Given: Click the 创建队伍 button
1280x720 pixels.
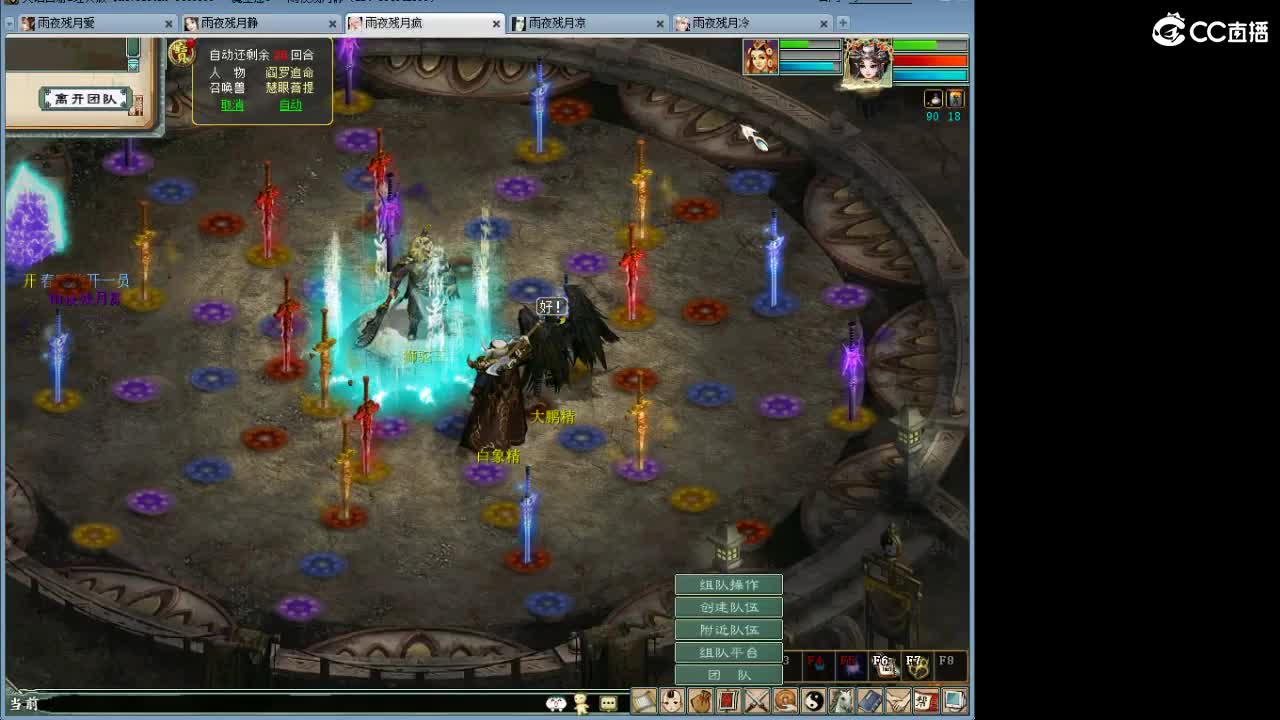Looking at the screenshot, I should point(728,606).
